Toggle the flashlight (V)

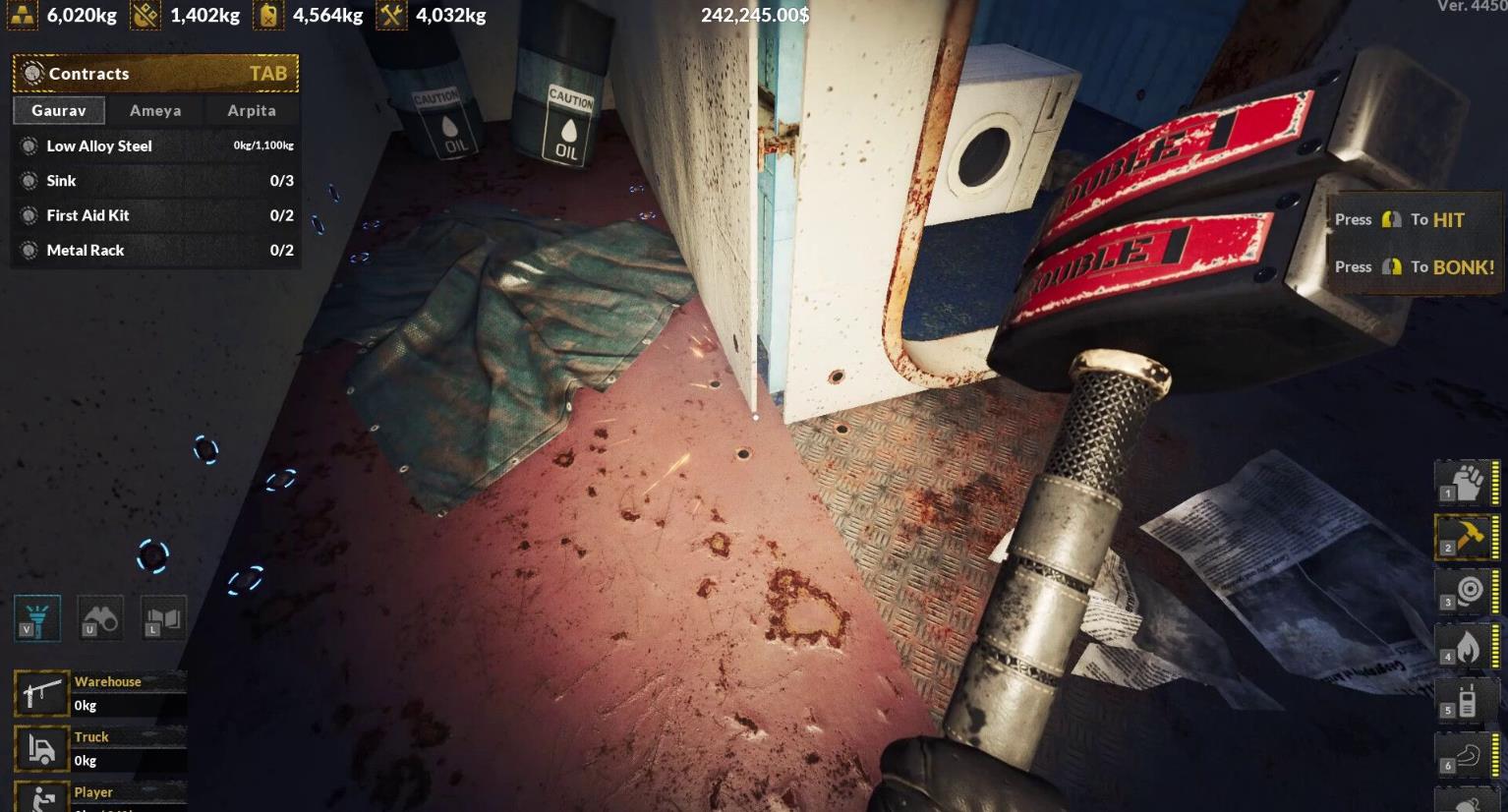[37, 618]
